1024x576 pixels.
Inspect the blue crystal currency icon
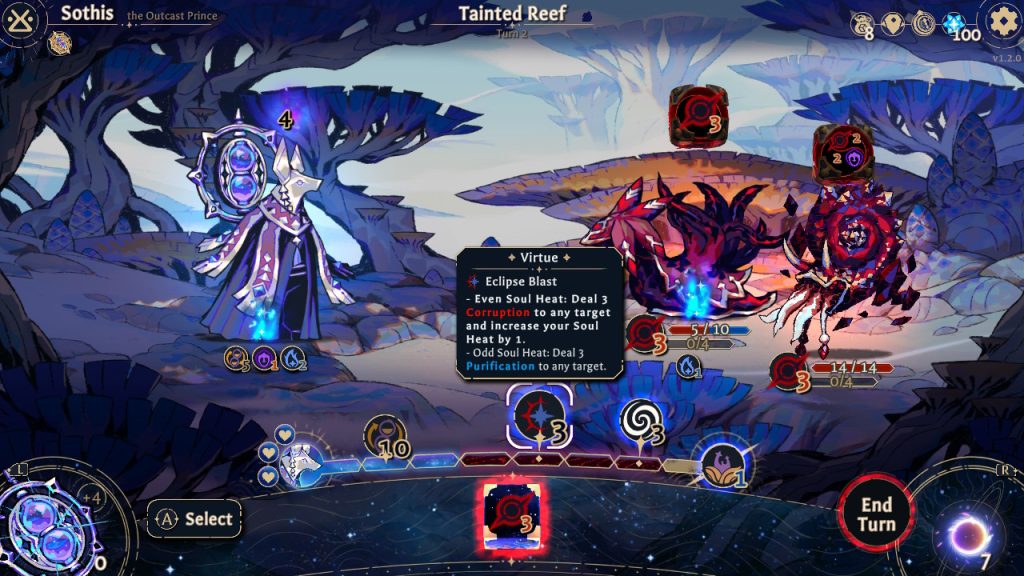(x=955, y=23)
